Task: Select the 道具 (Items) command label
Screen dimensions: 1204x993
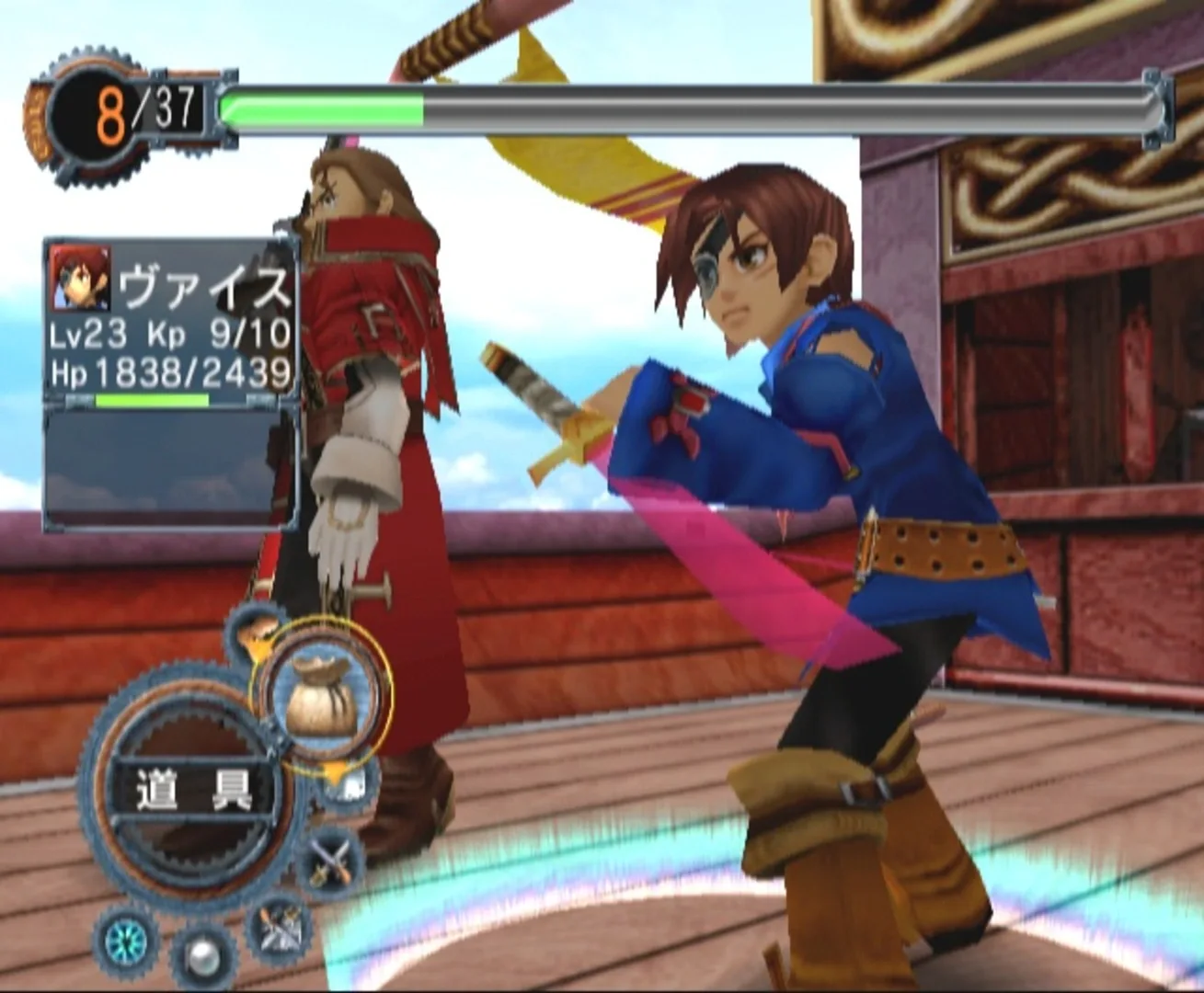Action: [x=196, y=788]
